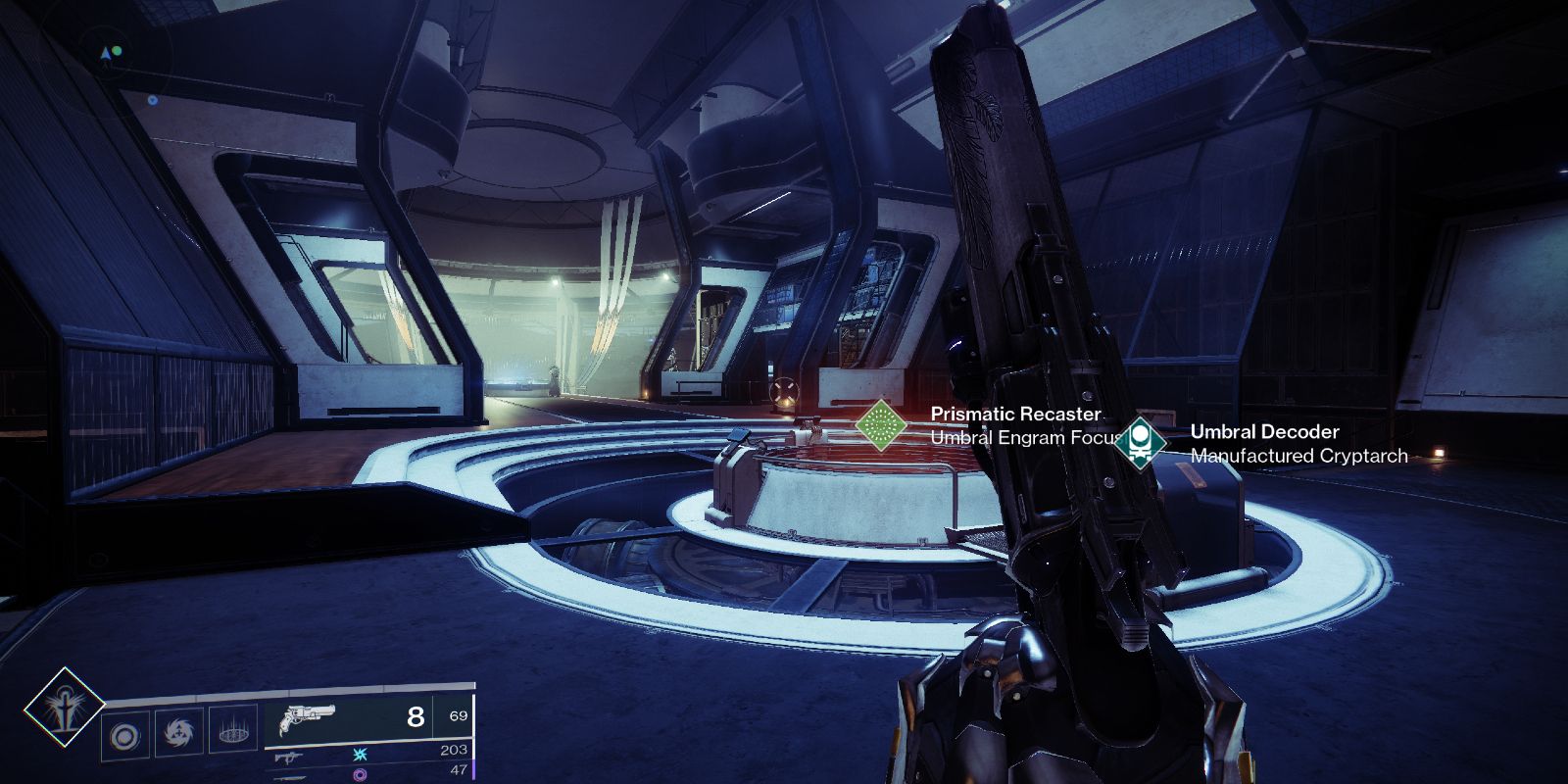Select the Umbral Decoder cryptarch icon
1568x784 pixels.
coord(1142,443)
